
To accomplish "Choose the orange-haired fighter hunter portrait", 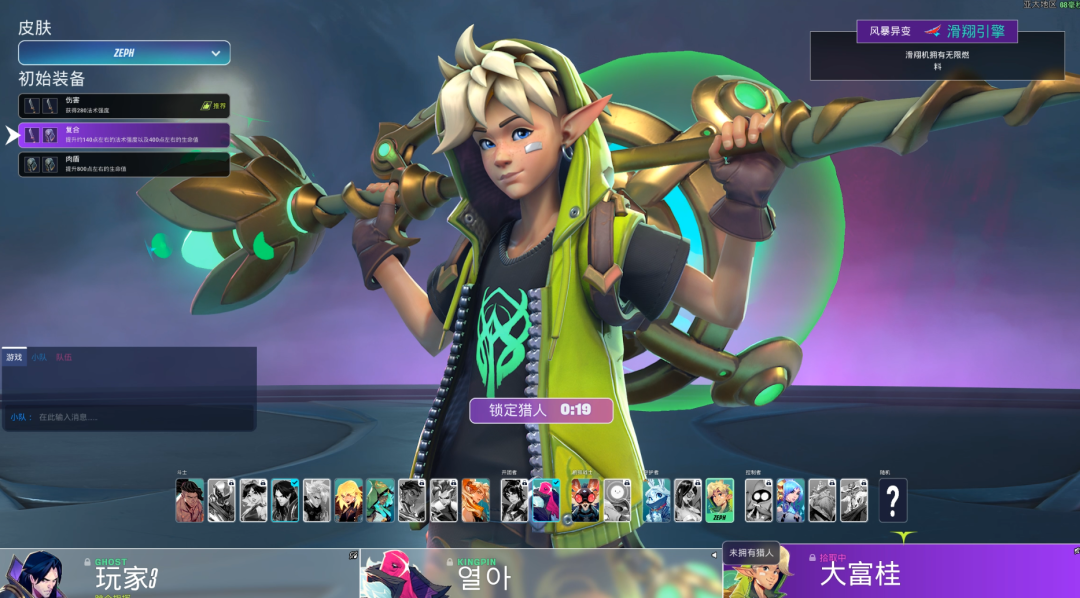I will point(475,500).
